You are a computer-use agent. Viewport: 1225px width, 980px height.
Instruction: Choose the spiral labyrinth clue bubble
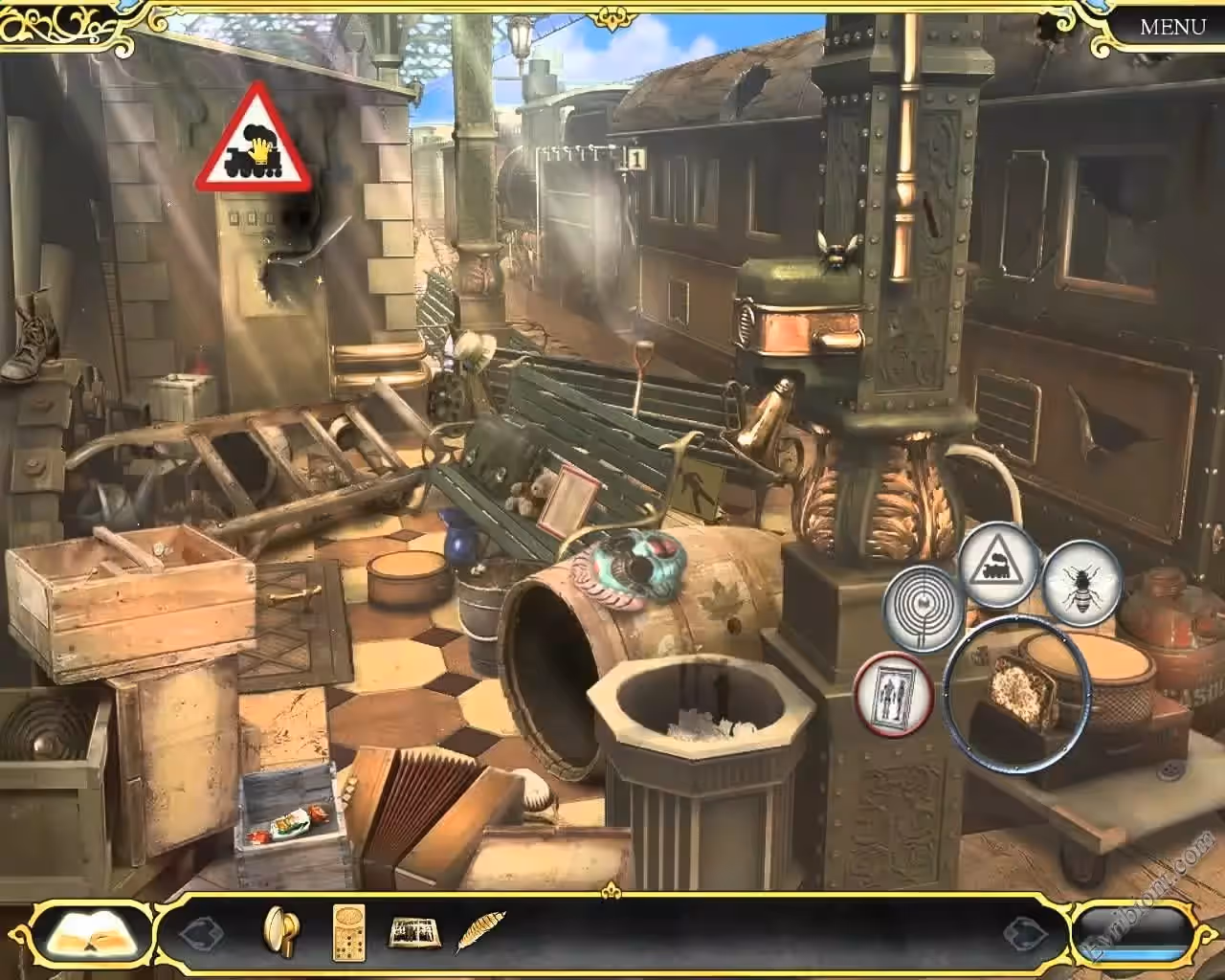point(922,606)
